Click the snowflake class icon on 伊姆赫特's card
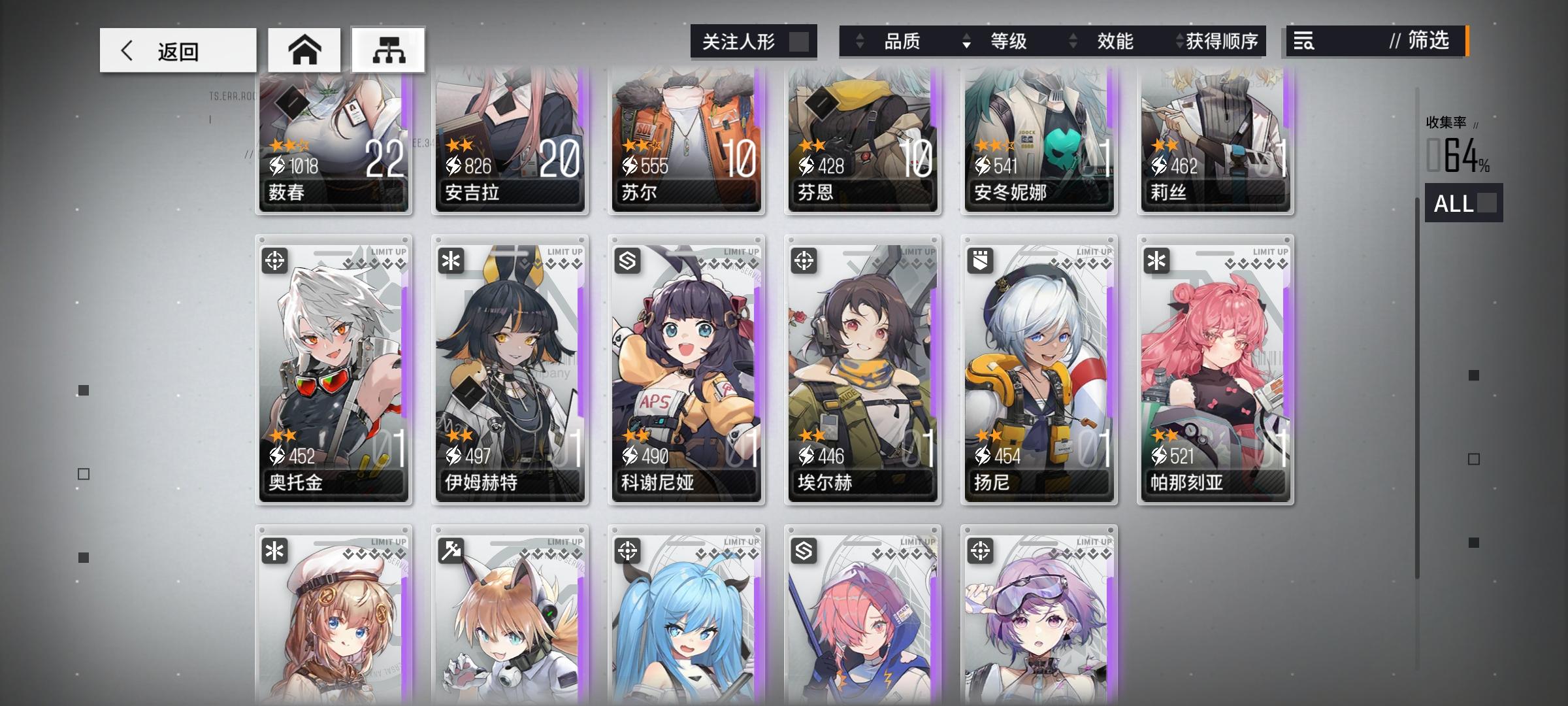Screen dimensions: 1568x706 [x=450, y=260]
